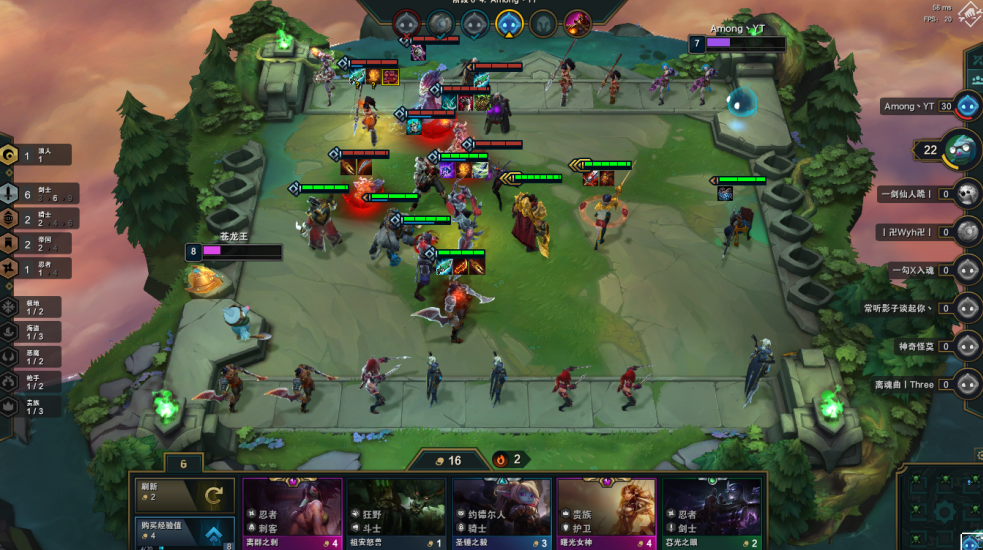This screenshot has height=550, width=983.
Task: View player Among丶YT's board
Action: point(966,106)
